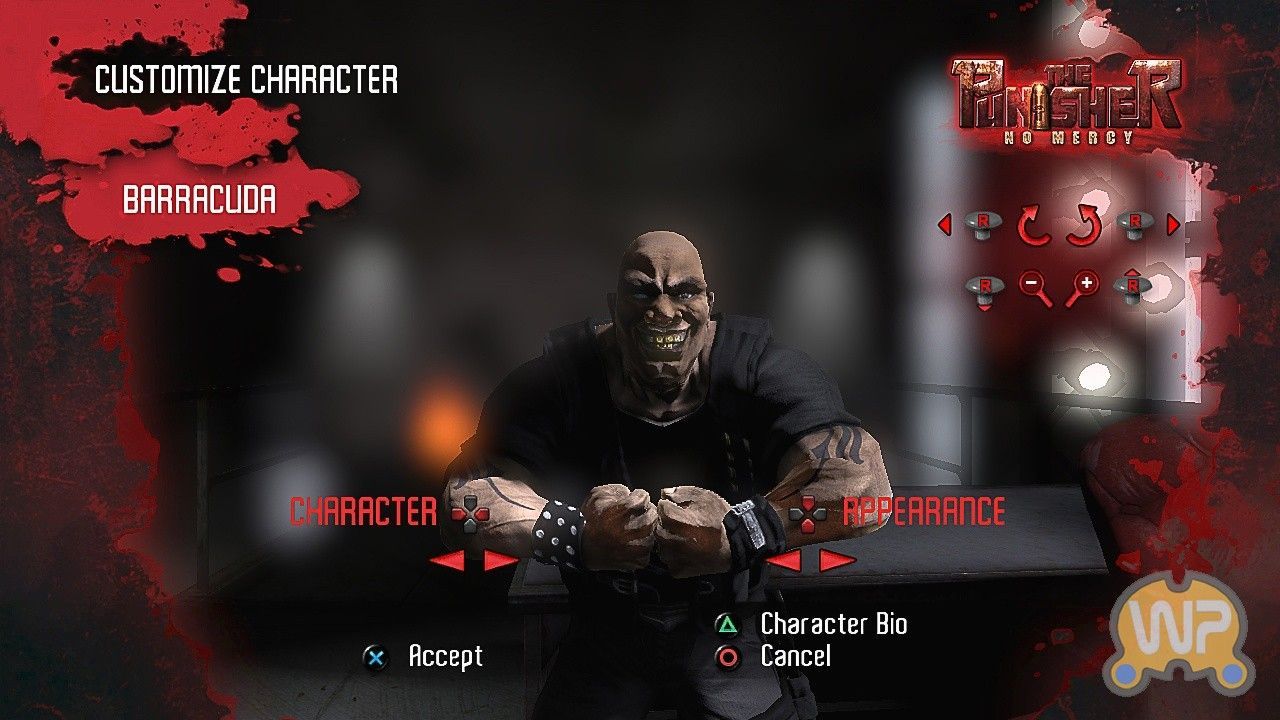
Task: Click the right R-stick control icon
Action: pyautogui.click(x=1136, y=225)
